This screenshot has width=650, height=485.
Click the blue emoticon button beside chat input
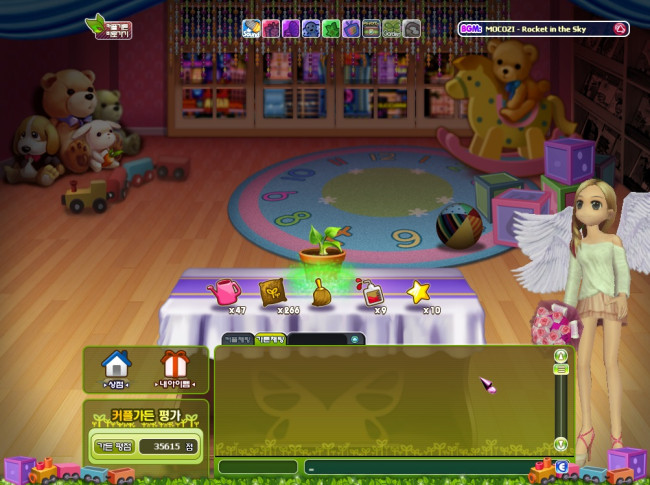pyautogui.click(x=562, y=466)
